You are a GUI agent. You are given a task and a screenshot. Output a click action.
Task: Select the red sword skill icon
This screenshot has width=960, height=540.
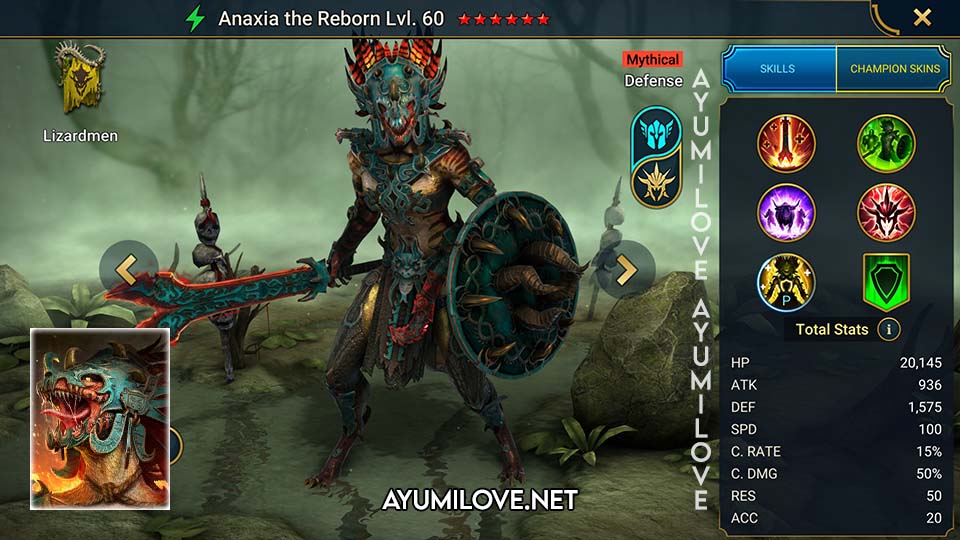point(786,144)
